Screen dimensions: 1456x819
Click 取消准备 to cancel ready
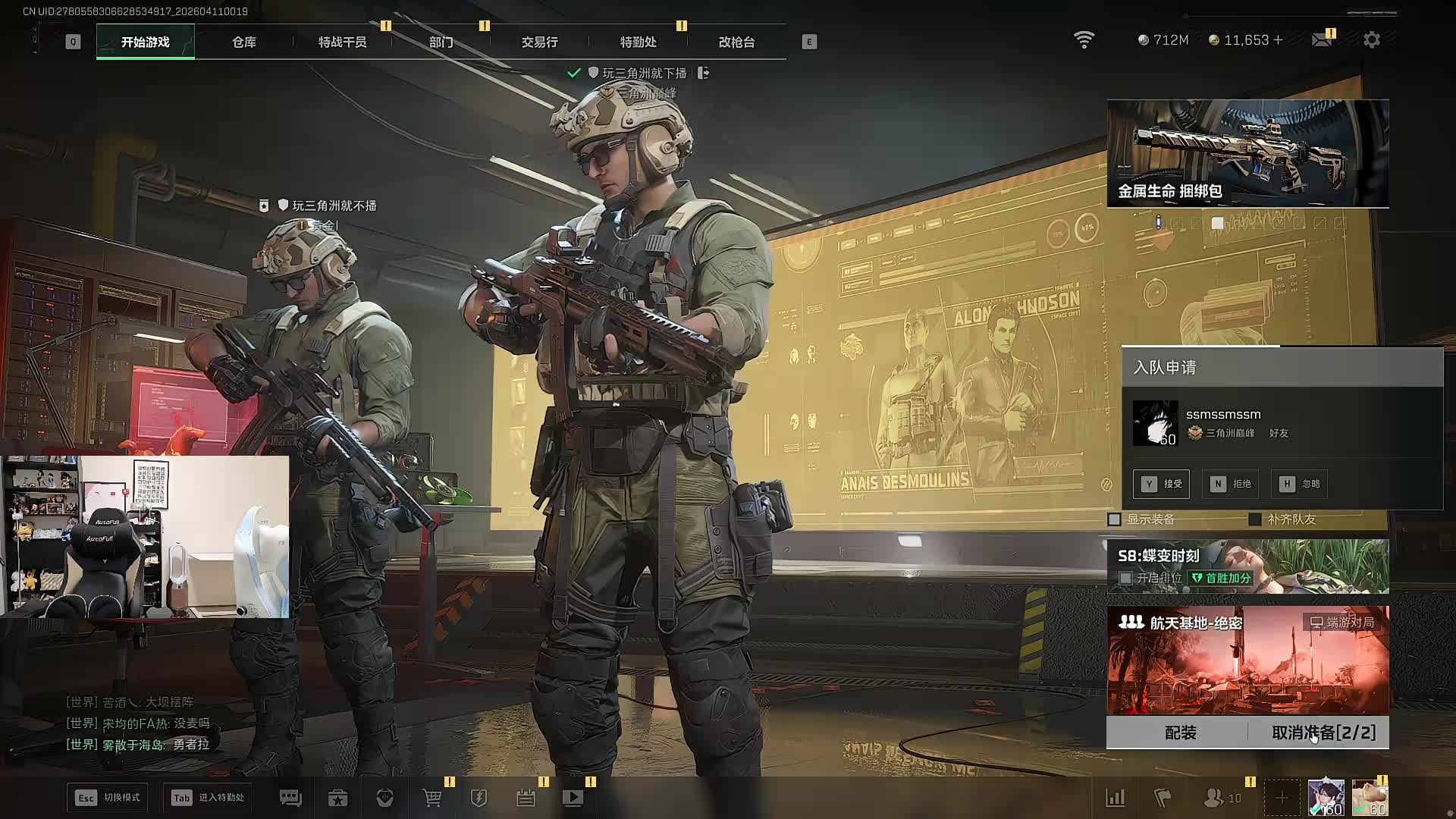click(1323, 733)
